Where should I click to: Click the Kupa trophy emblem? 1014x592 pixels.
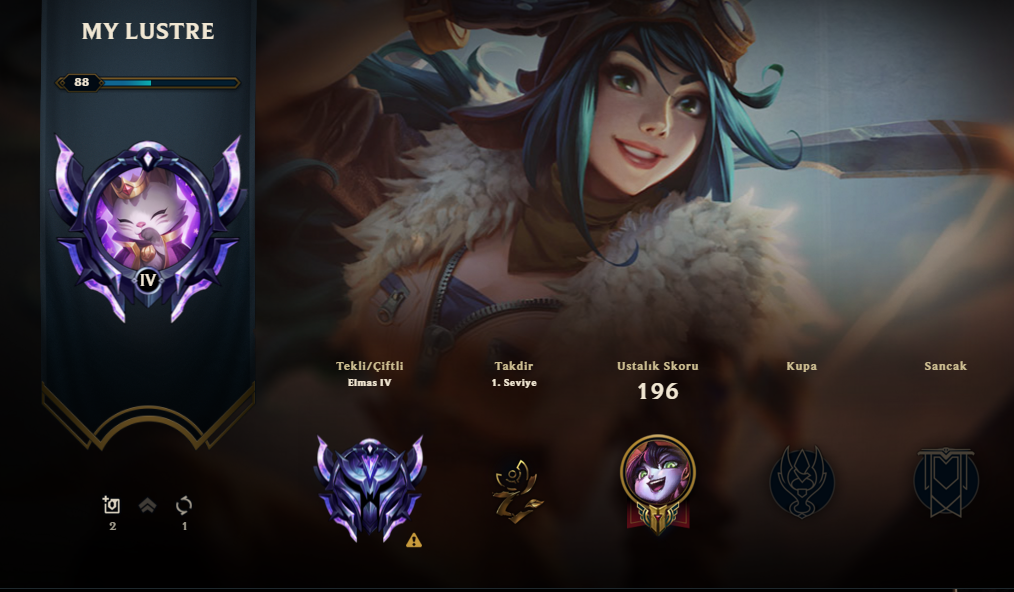pos(801,483)
